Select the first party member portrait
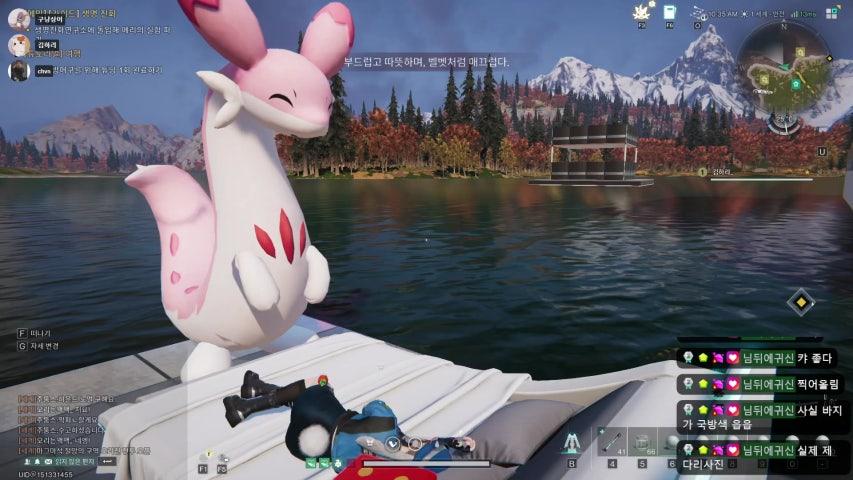 click(x=18, y=19)
